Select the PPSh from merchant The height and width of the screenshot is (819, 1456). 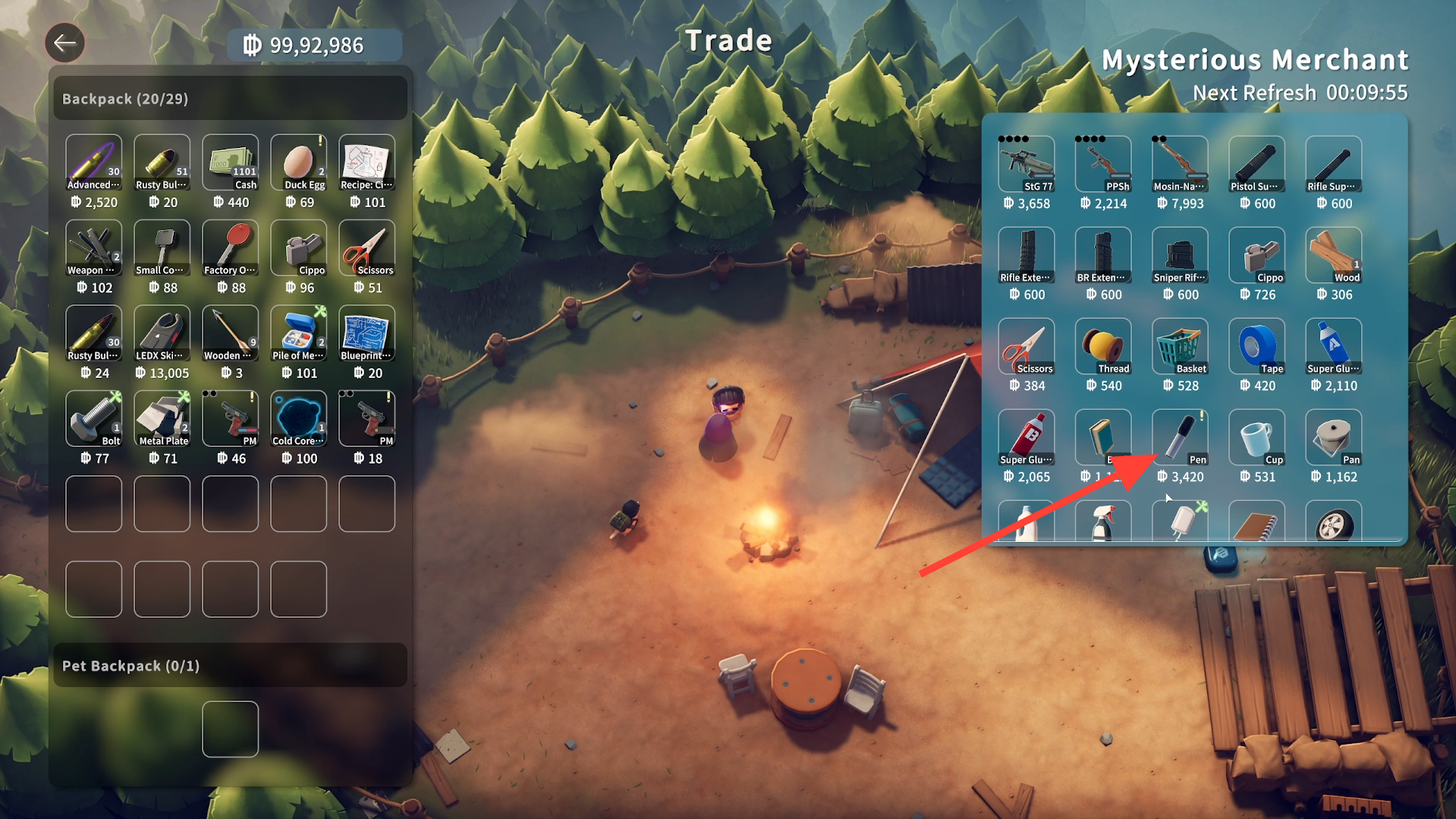pyautogui.click(x=1102, y=165)
